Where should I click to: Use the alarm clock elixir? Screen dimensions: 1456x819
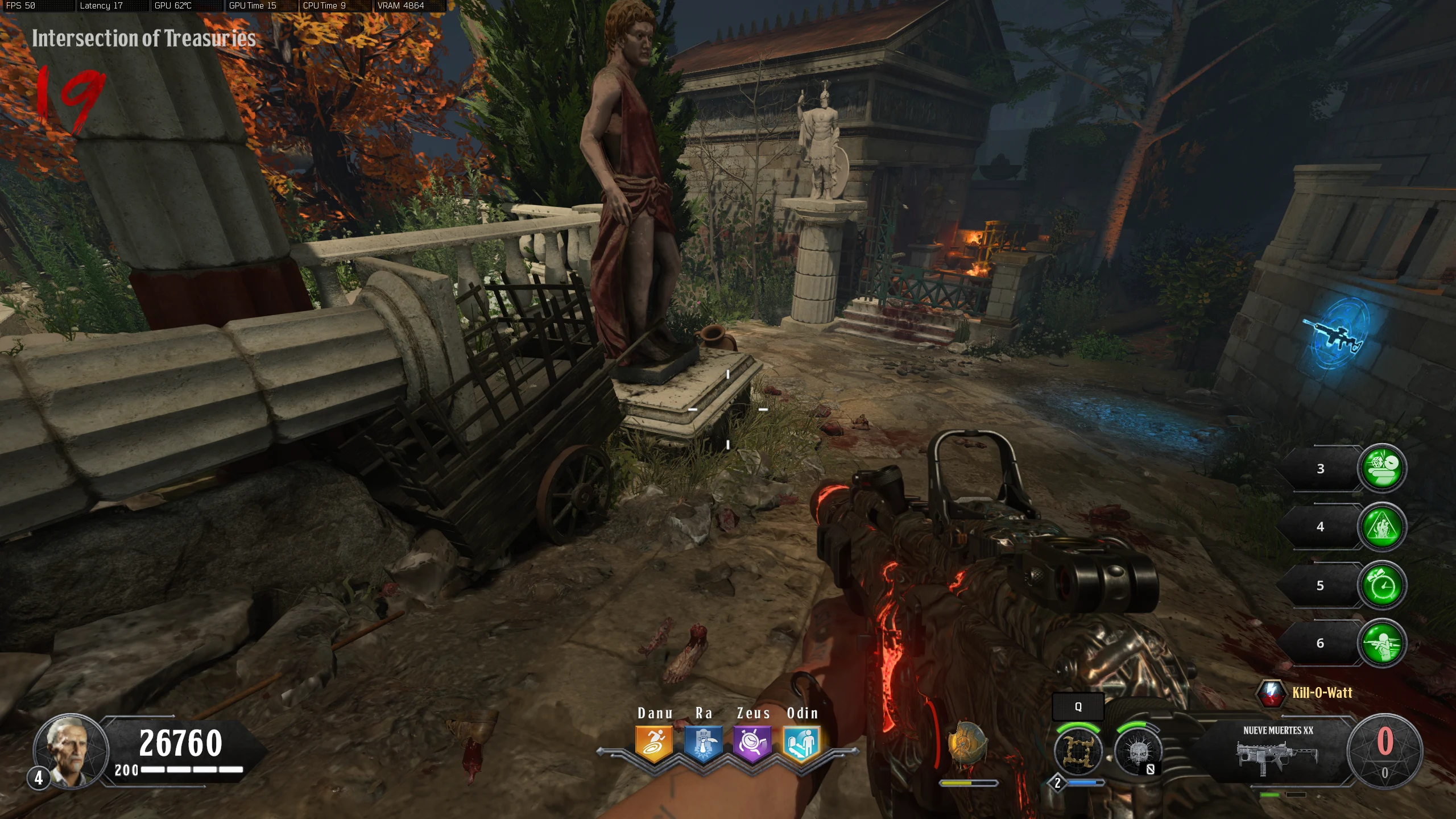(1381, 585)
